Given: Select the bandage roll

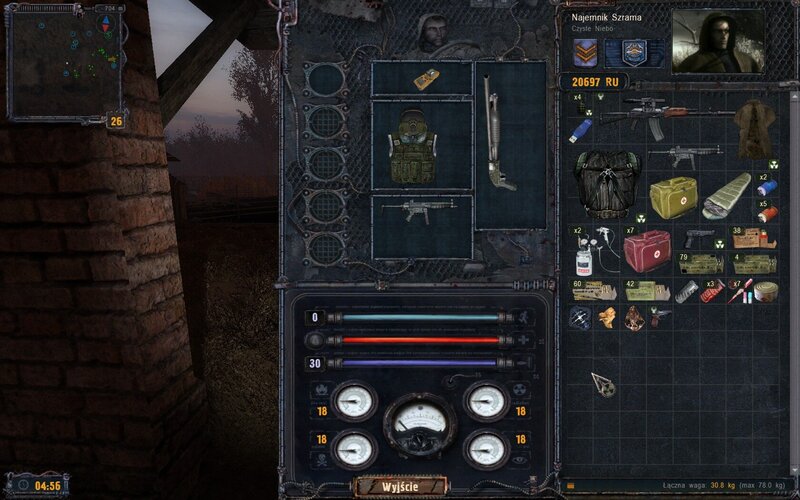Looking at the screenshot, I should point(766,291).
